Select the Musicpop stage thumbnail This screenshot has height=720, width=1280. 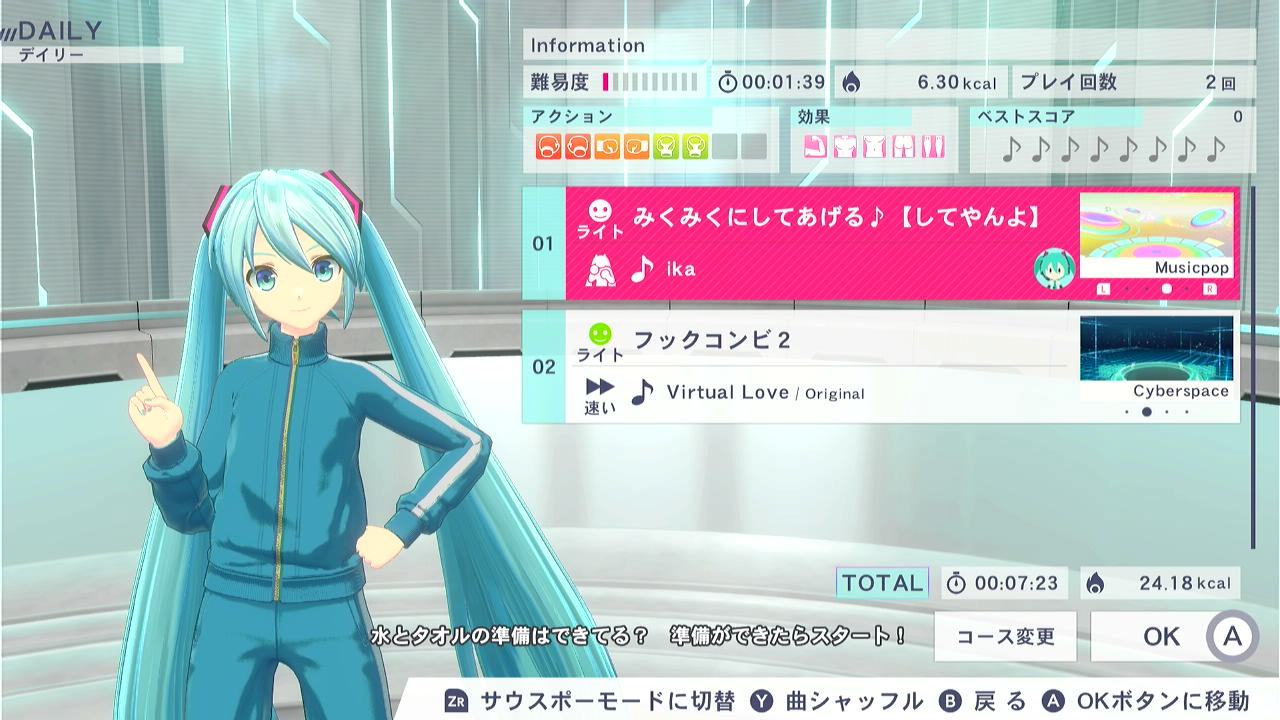coord(1155,237)
